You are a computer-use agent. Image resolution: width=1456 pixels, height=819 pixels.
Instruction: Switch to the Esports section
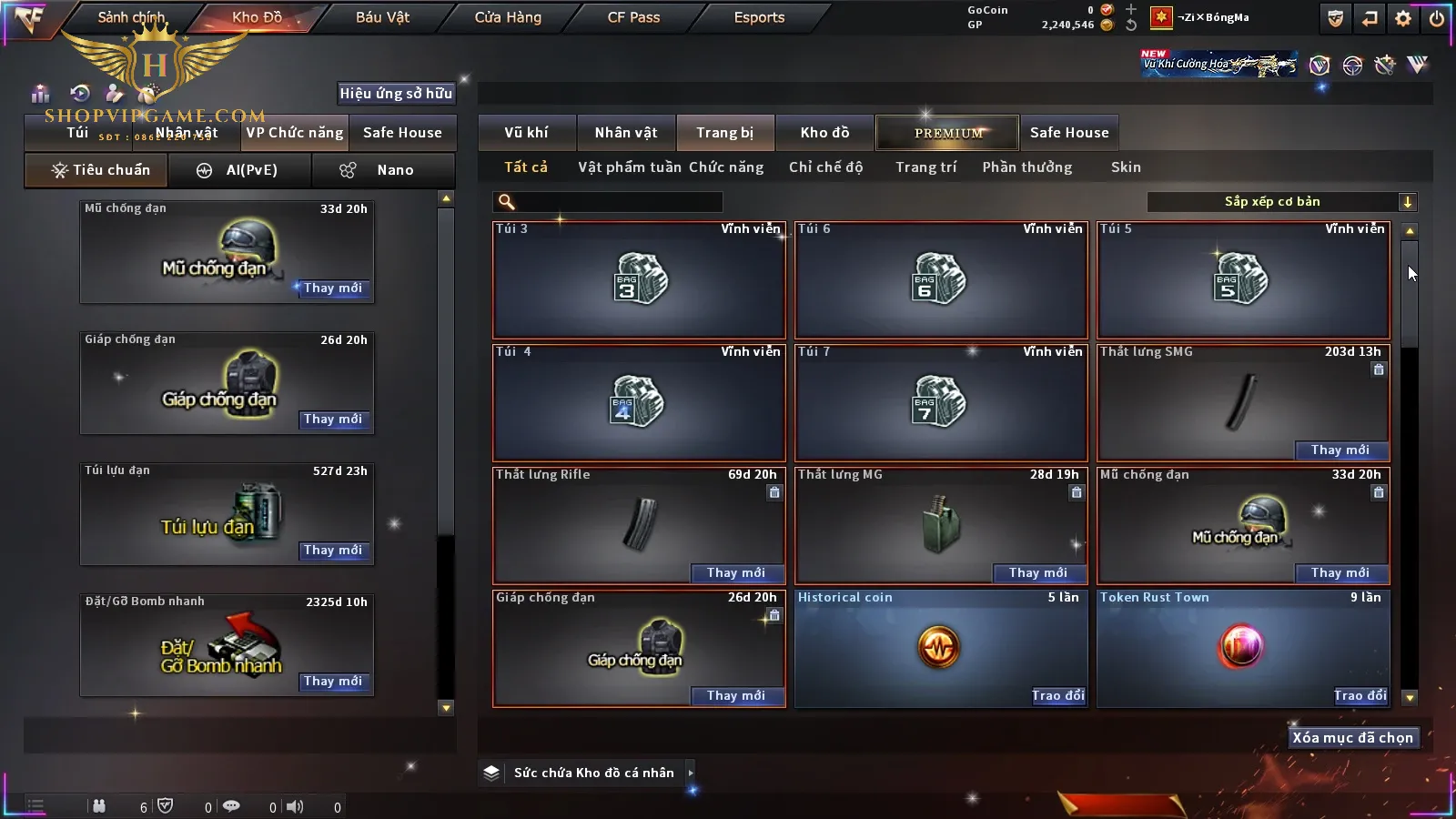tap(759, 17)
